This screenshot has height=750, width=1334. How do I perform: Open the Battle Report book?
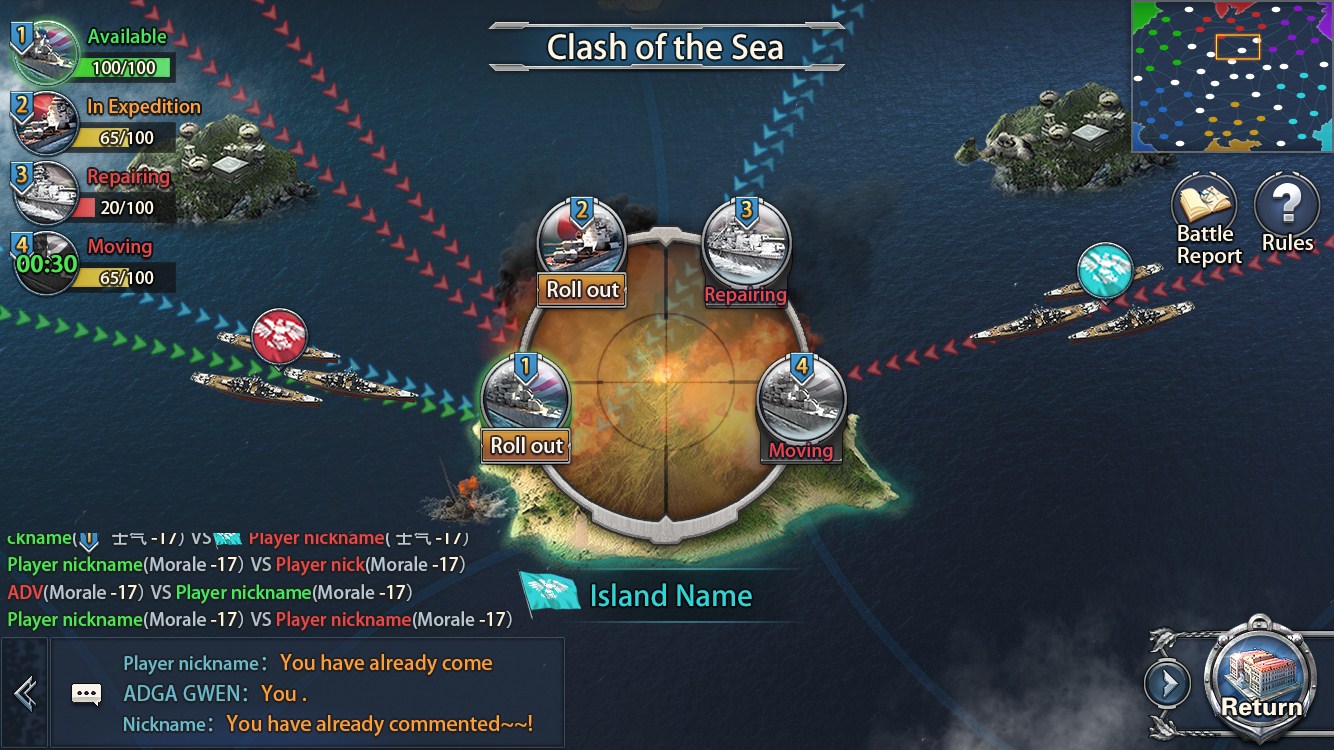pyautogui.click(x=1206, y=218)
